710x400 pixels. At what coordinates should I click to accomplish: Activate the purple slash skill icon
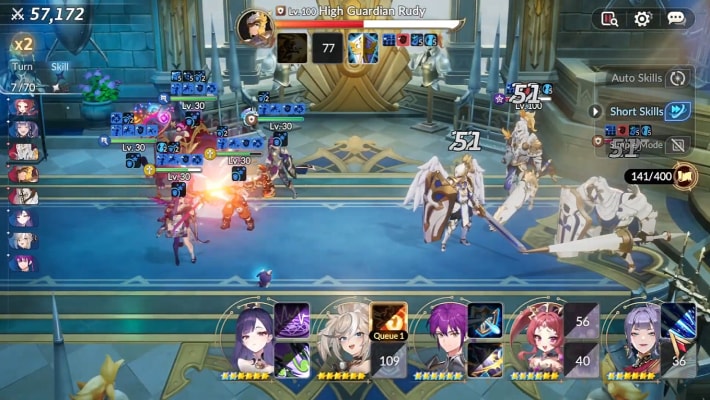292,320
